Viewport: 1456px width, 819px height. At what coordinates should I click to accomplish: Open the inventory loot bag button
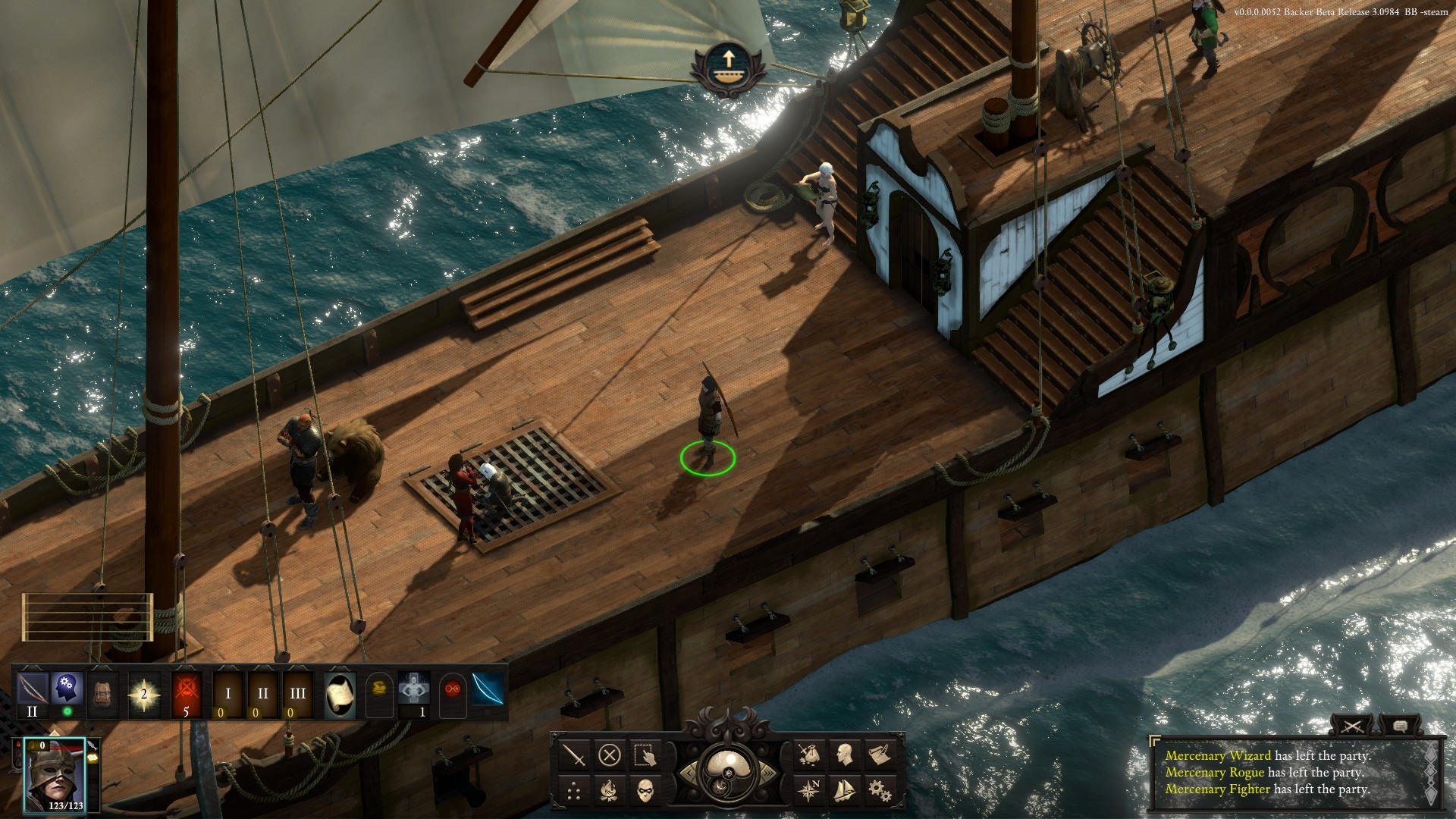pos(809,755)
